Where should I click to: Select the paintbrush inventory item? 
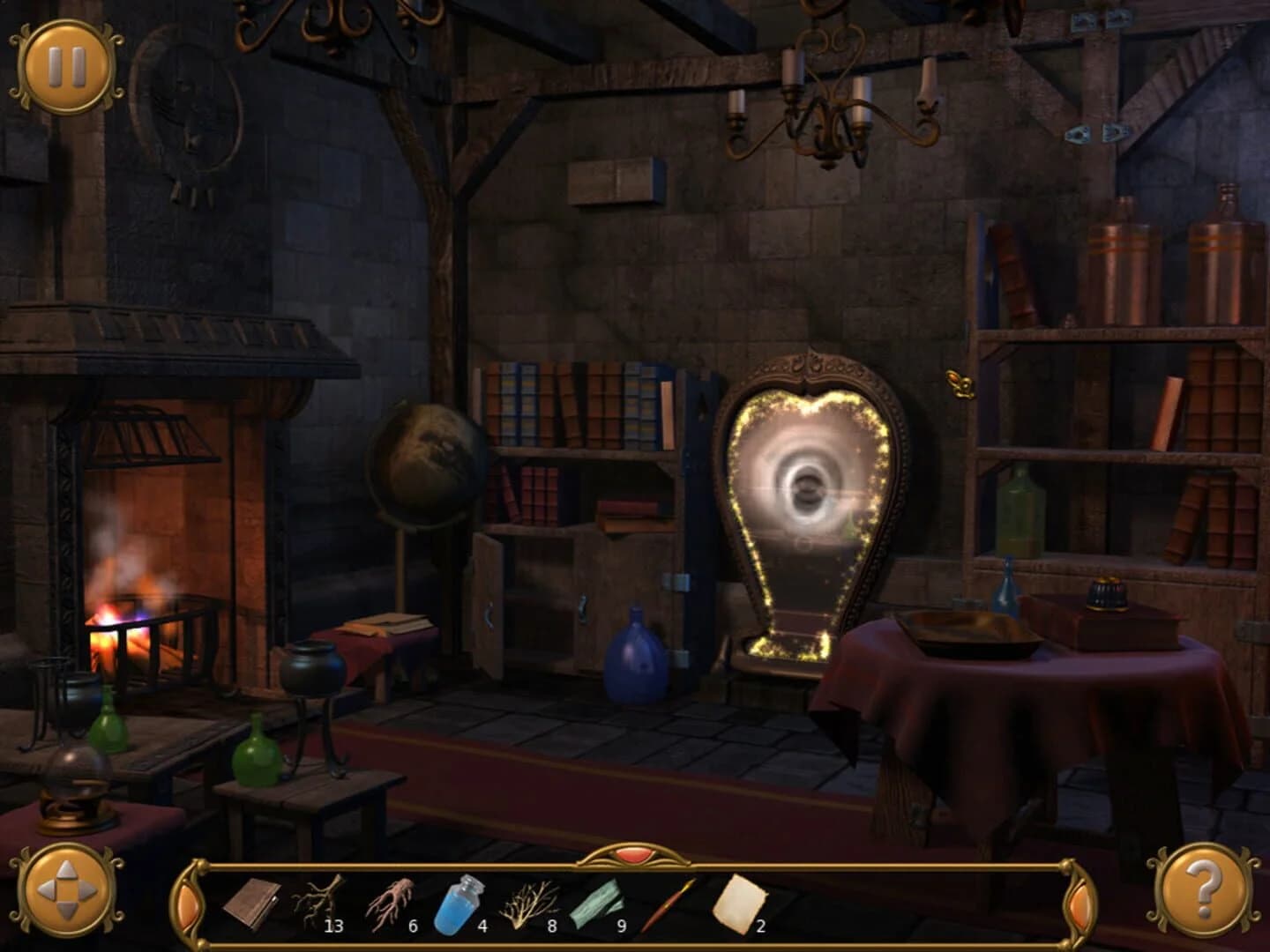670,904
